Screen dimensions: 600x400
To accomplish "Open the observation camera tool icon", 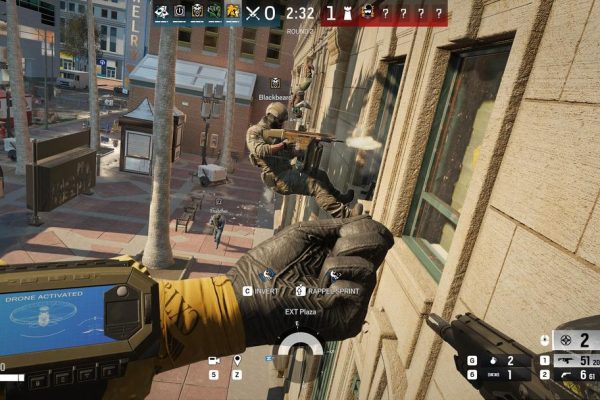I will (213, 360).
